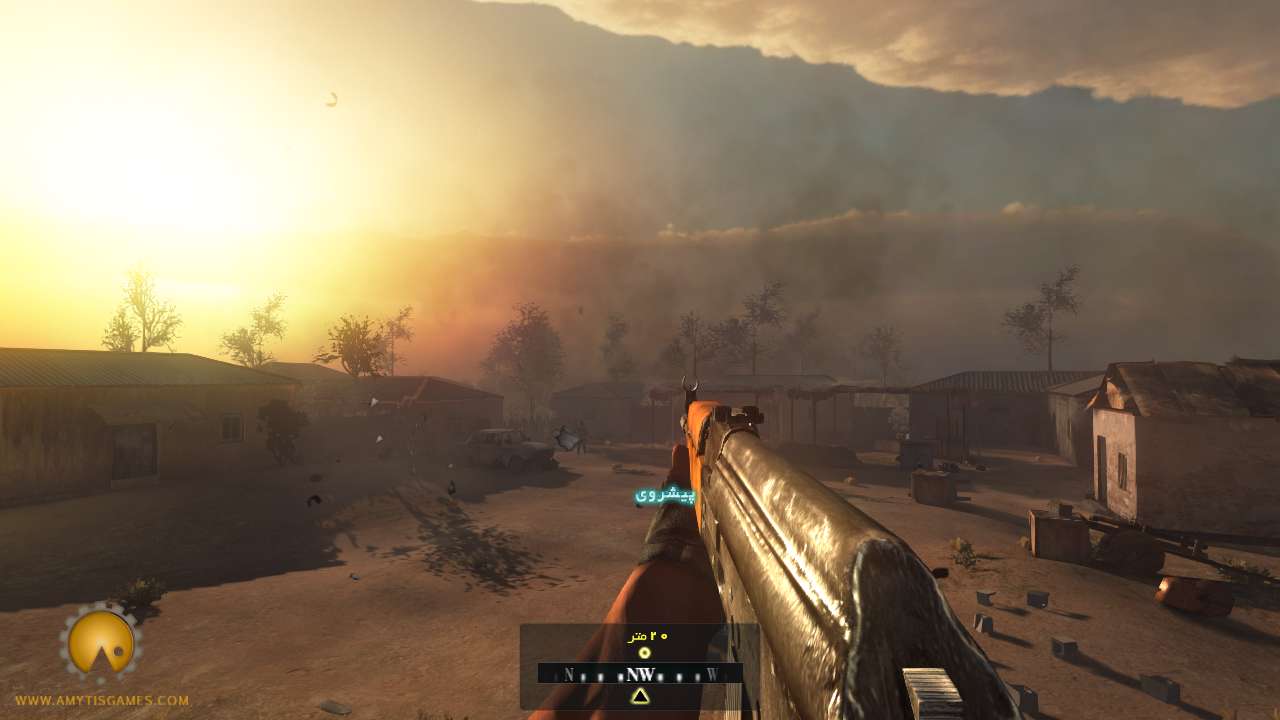Select the NW compass bar
This screenshot has height=720, width=1280.
pyautogui.click(x=640, y=674)
